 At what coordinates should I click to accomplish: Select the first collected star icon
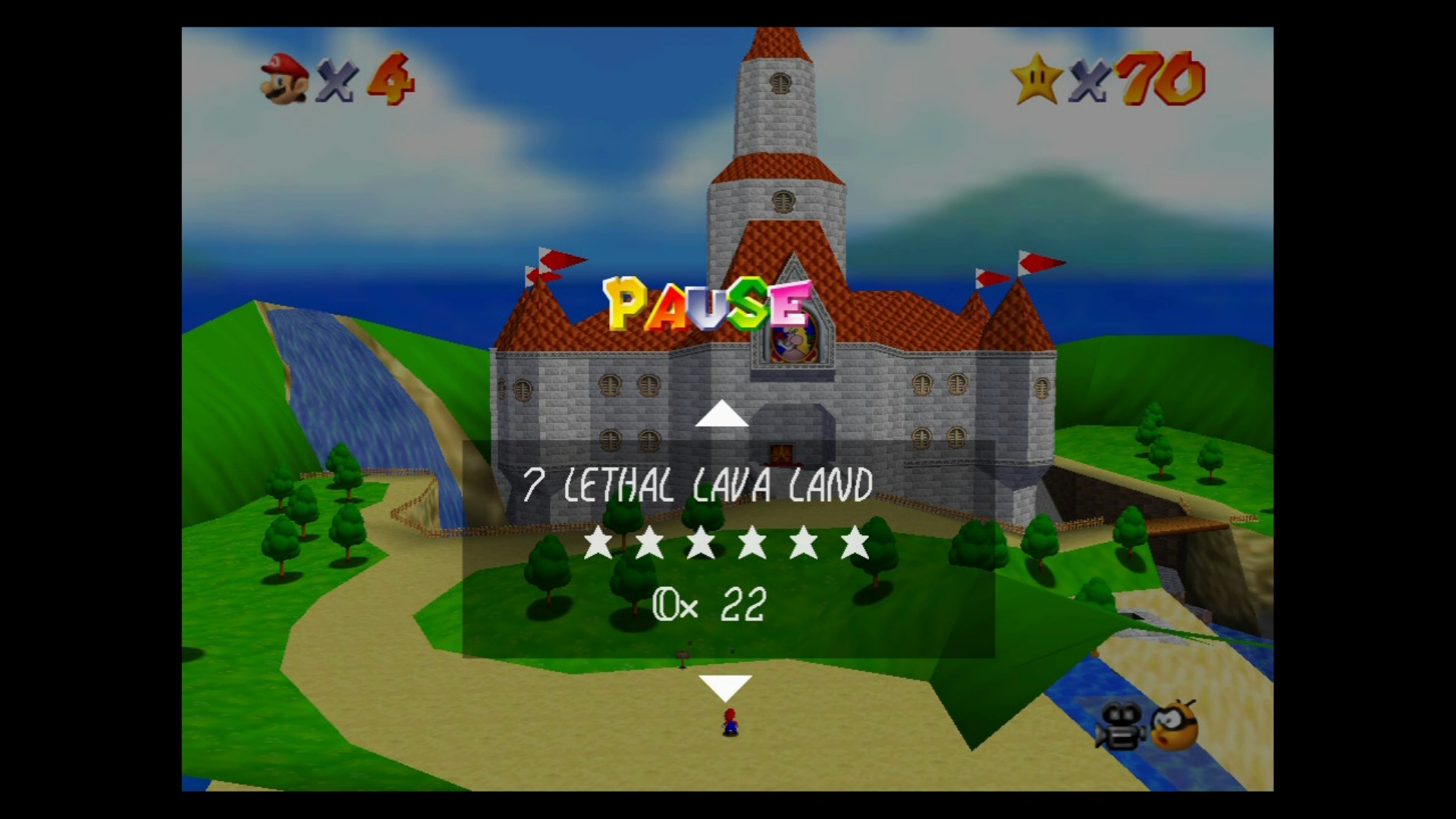598,544
